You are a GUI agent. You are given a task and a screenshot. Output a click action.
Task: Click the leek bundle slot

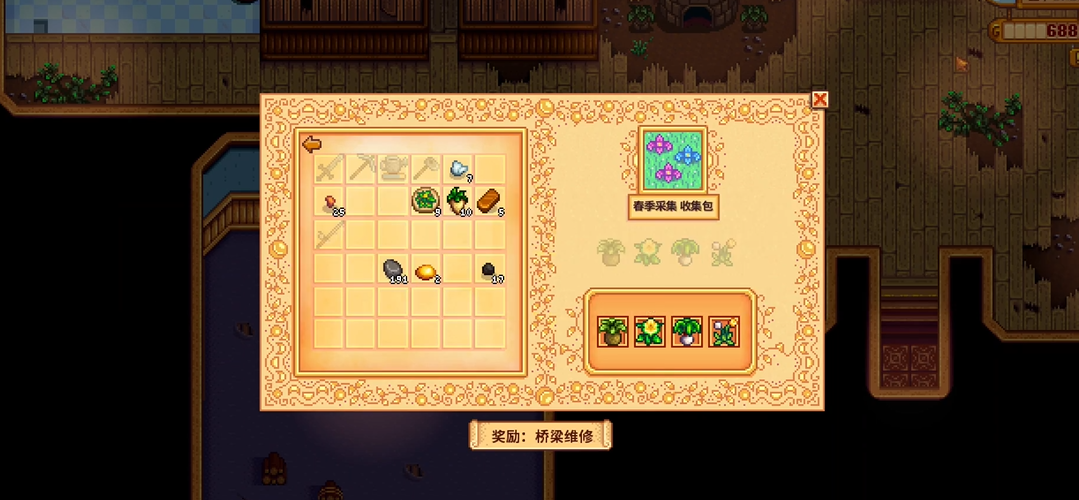[x=686, y=331]
